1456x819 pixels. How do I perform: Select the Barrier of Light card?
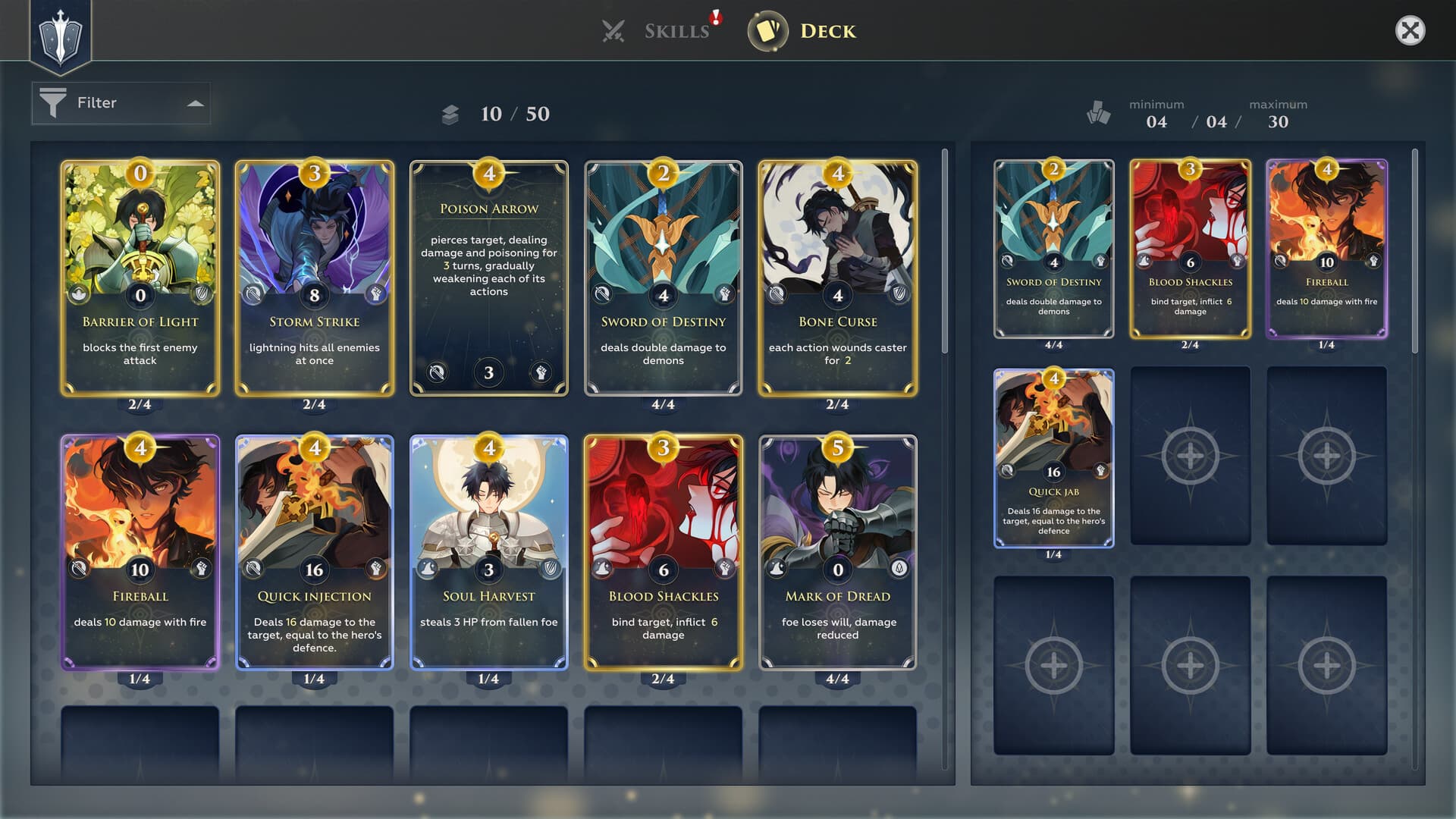click(x=140, y=278)
